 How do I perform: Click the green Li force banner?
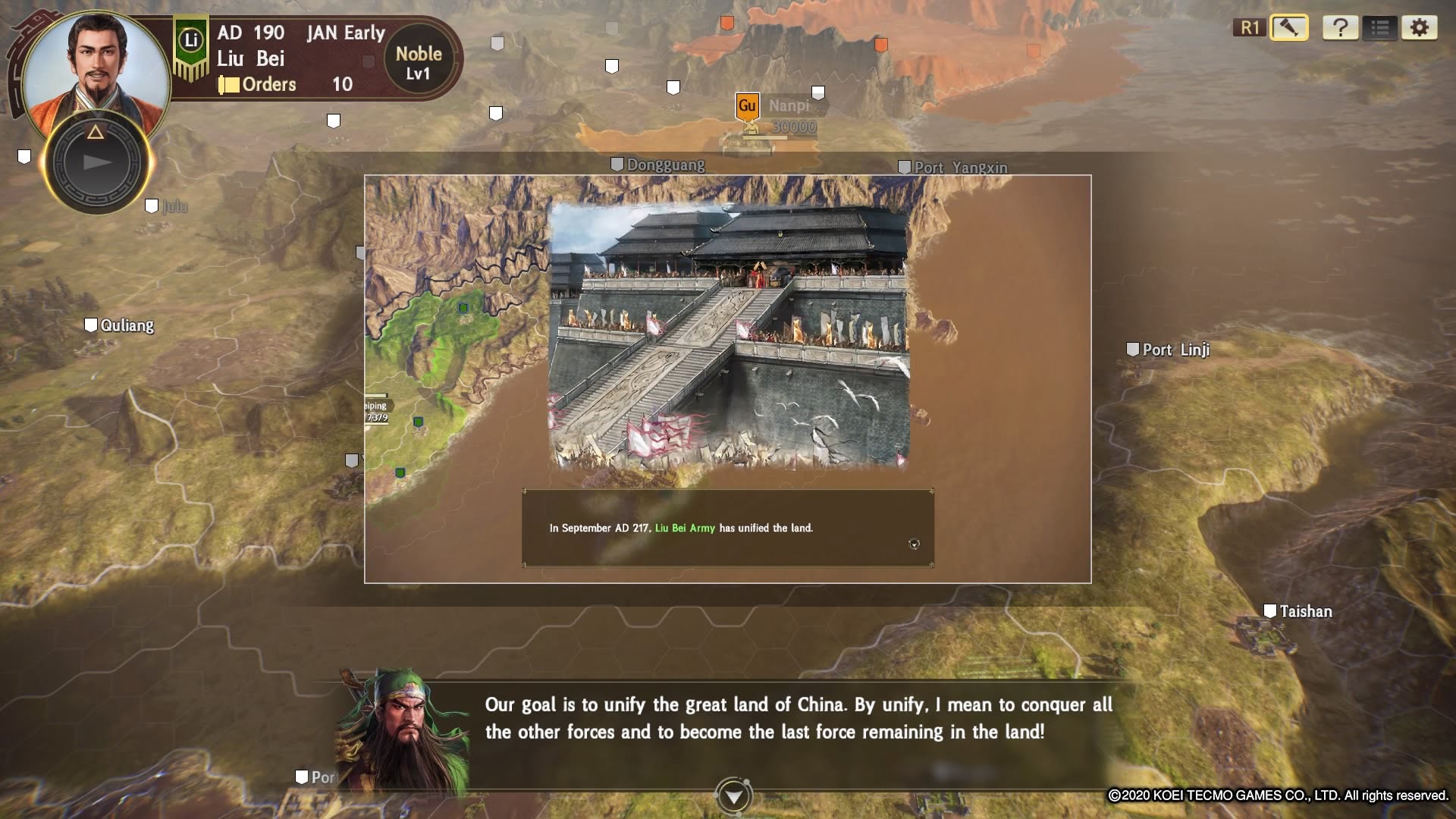pos(190,44)
